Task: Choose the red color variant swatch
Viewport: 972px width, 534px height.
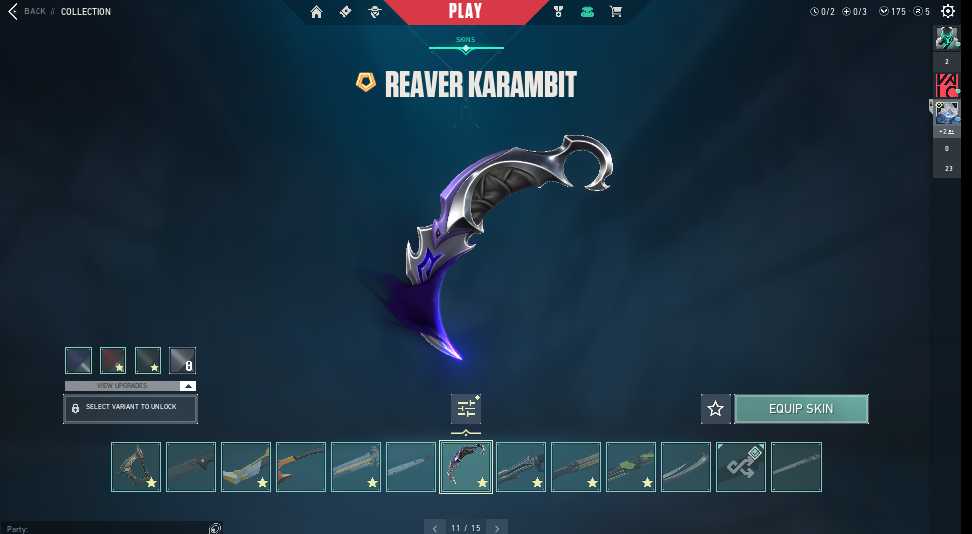Action: 113,360
